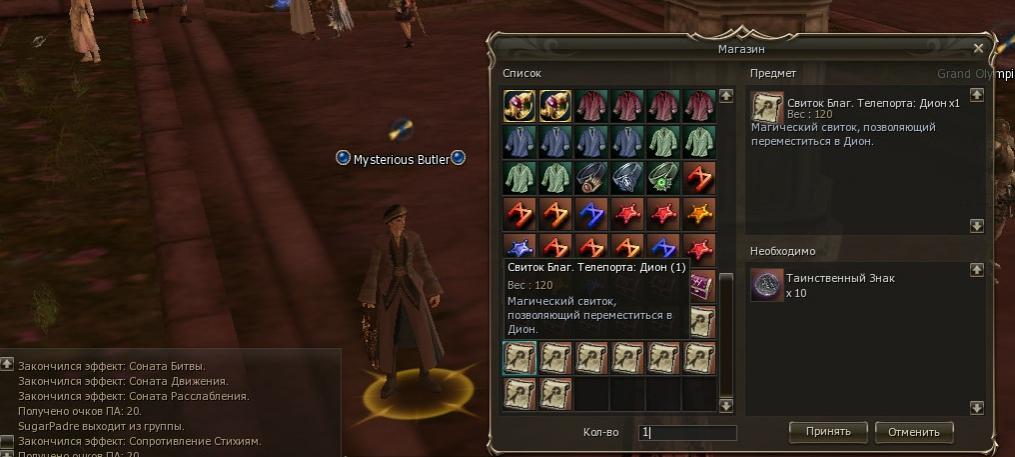
Task: Choose the purple treasure chest item
Action: pos(702,285)
